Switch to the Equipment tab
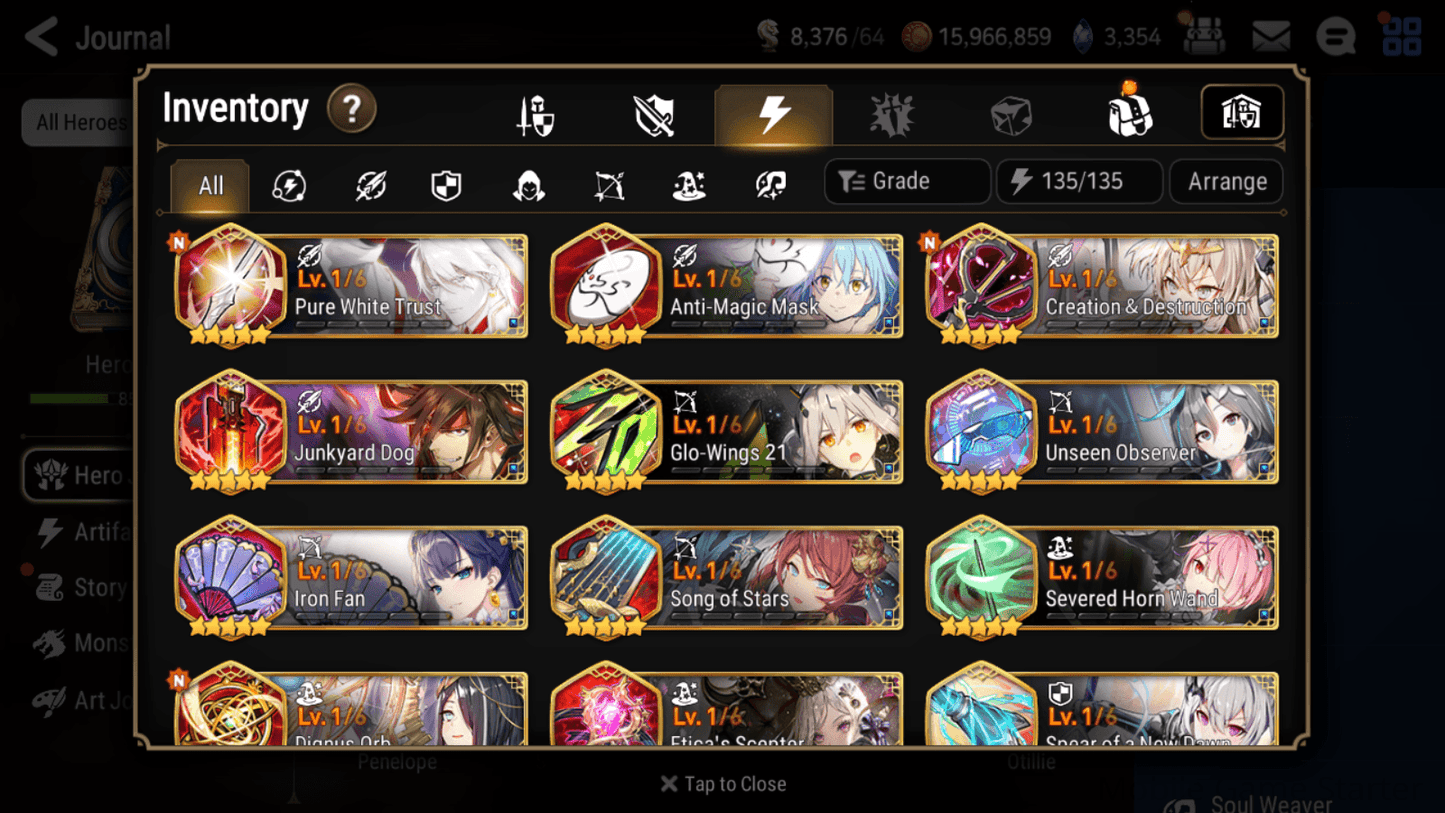Image resolution: width=1445 pixels, height=813 pixels. 534,113
